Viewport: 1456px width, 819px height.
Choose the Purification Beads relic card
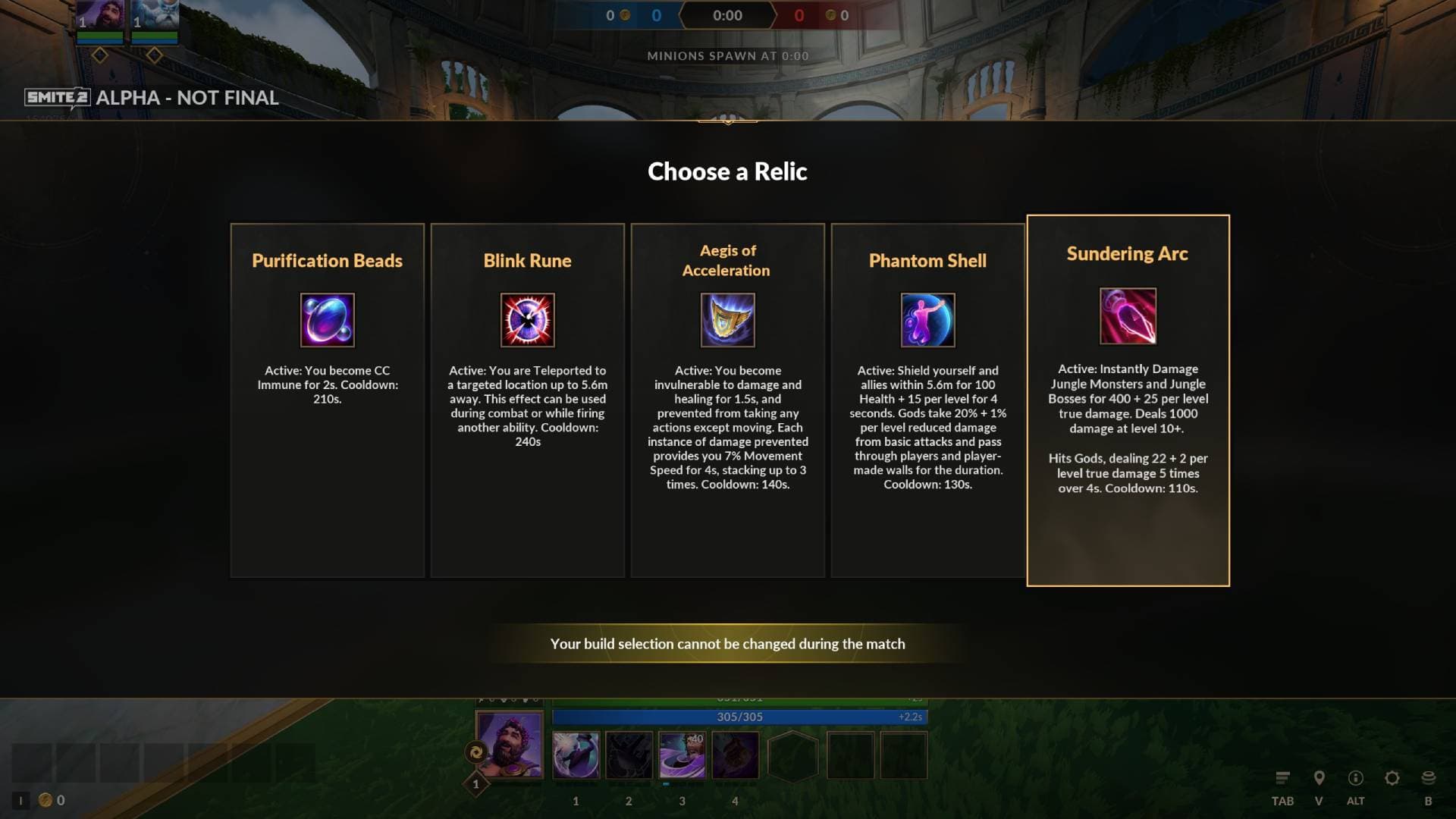click(x=327, y=400)
